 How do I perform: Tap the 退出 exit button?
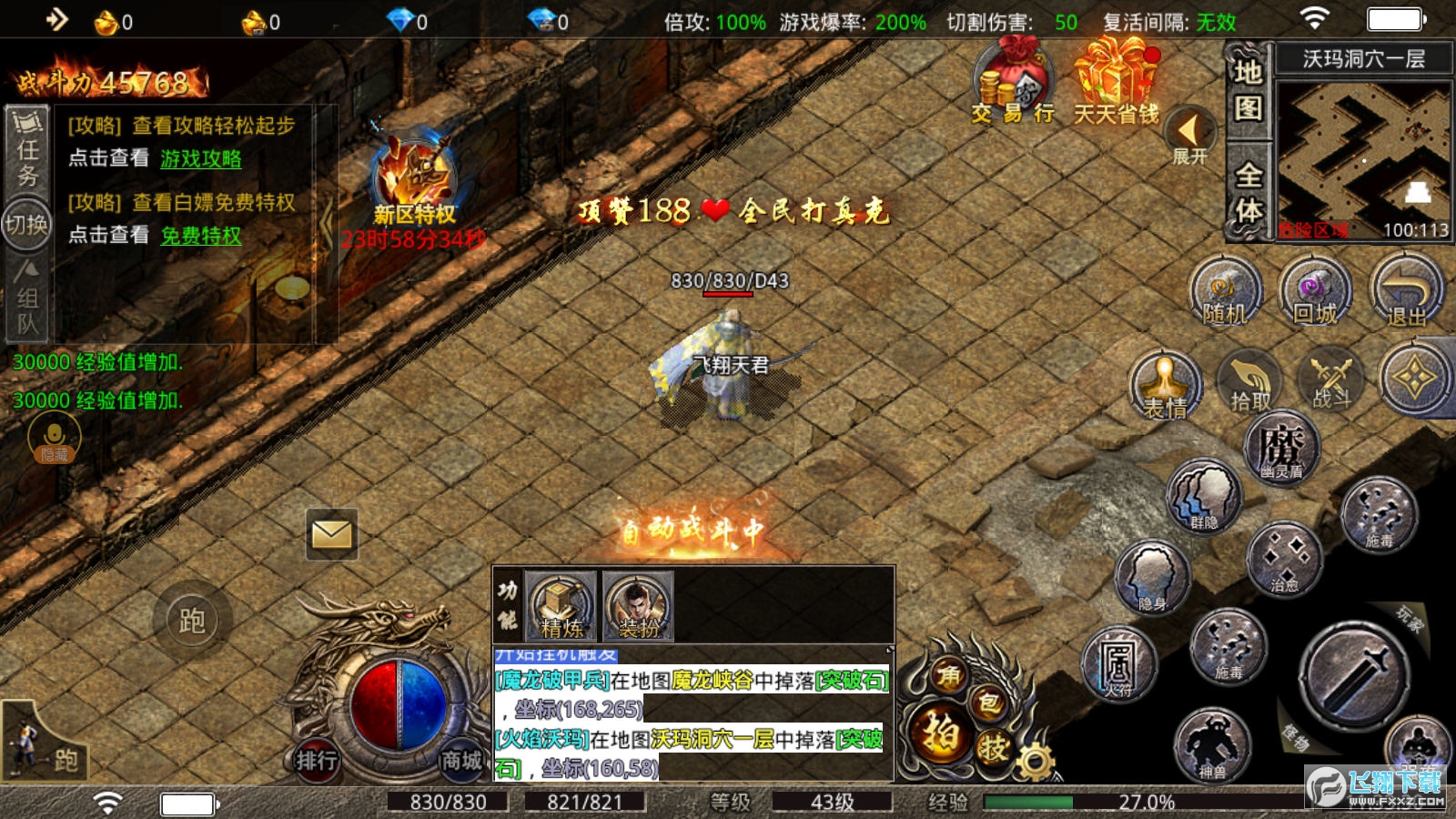pos(1406,292)
